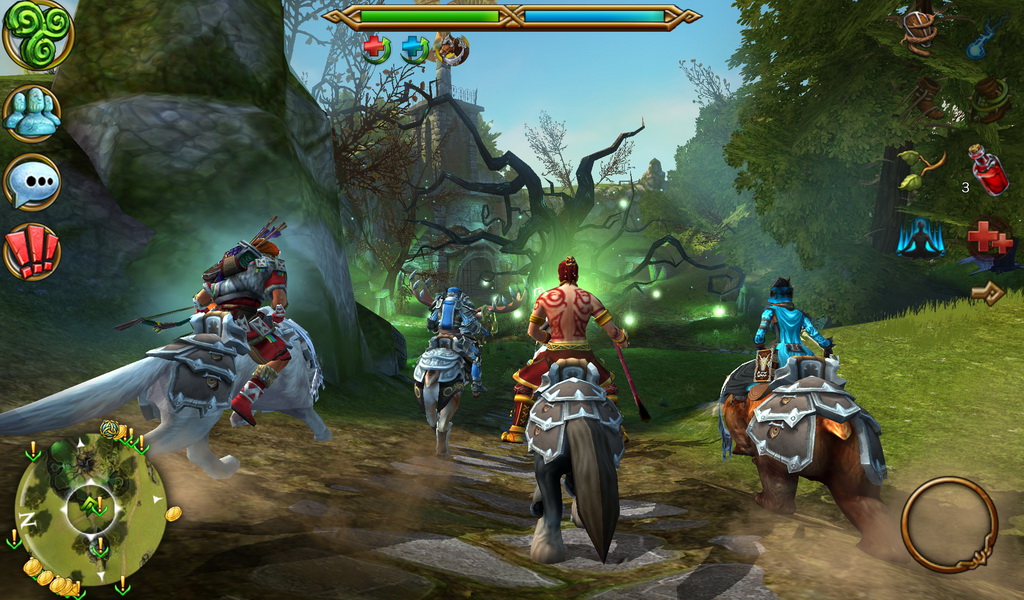Viewport: 1024px width, 600px height.
Task: Activate the rope-bound shield skill
Action: (x=918, y=31)
